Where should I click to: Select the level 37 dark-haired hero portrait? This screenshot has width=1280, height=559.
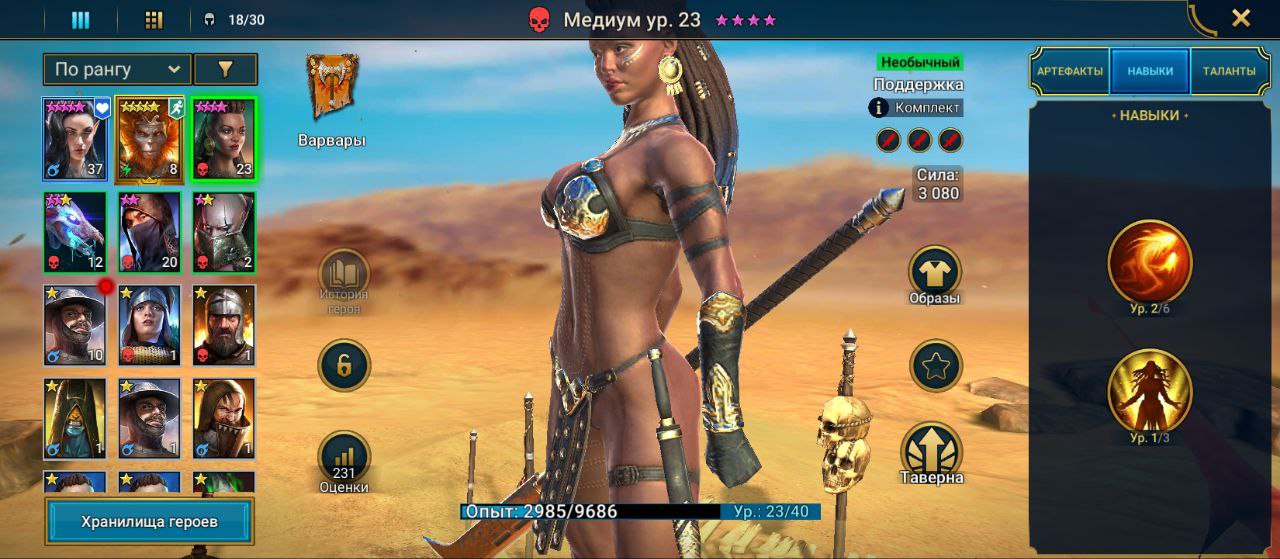75,138
